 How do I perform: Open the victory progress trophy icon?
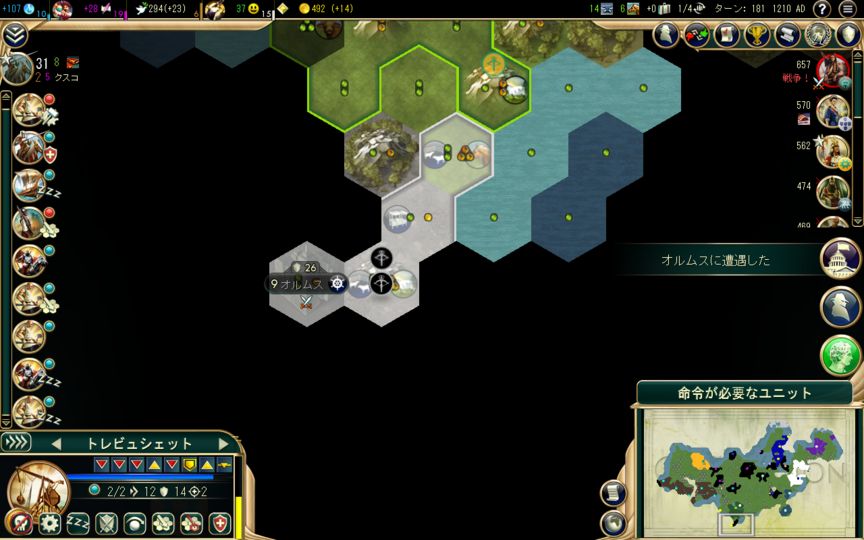(755, 35)
